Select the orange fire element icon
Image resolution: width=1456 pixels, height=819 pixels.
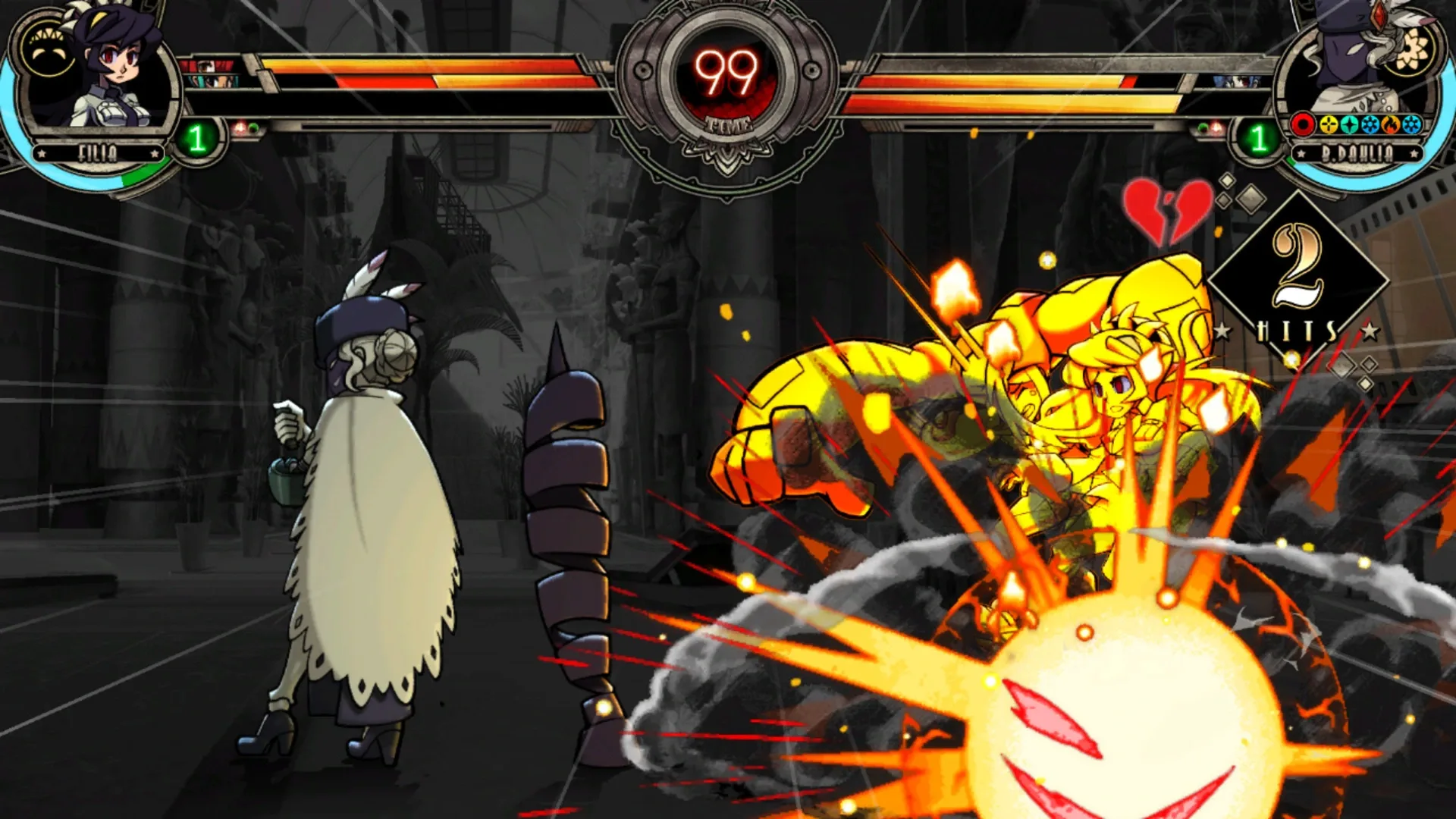1390,124
